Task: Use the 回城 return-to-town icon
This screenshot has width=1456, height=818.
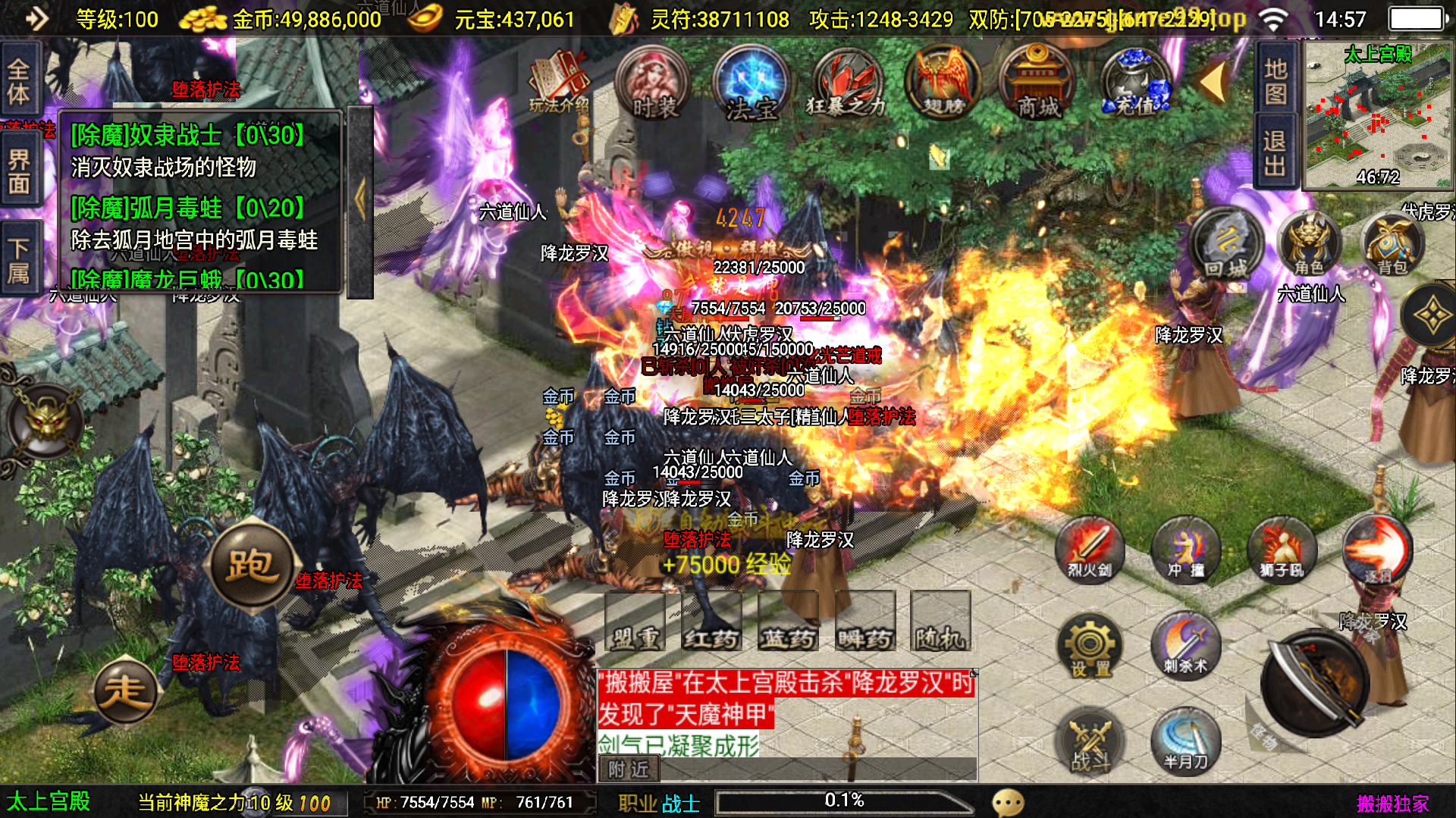Action: point(1225,244)
